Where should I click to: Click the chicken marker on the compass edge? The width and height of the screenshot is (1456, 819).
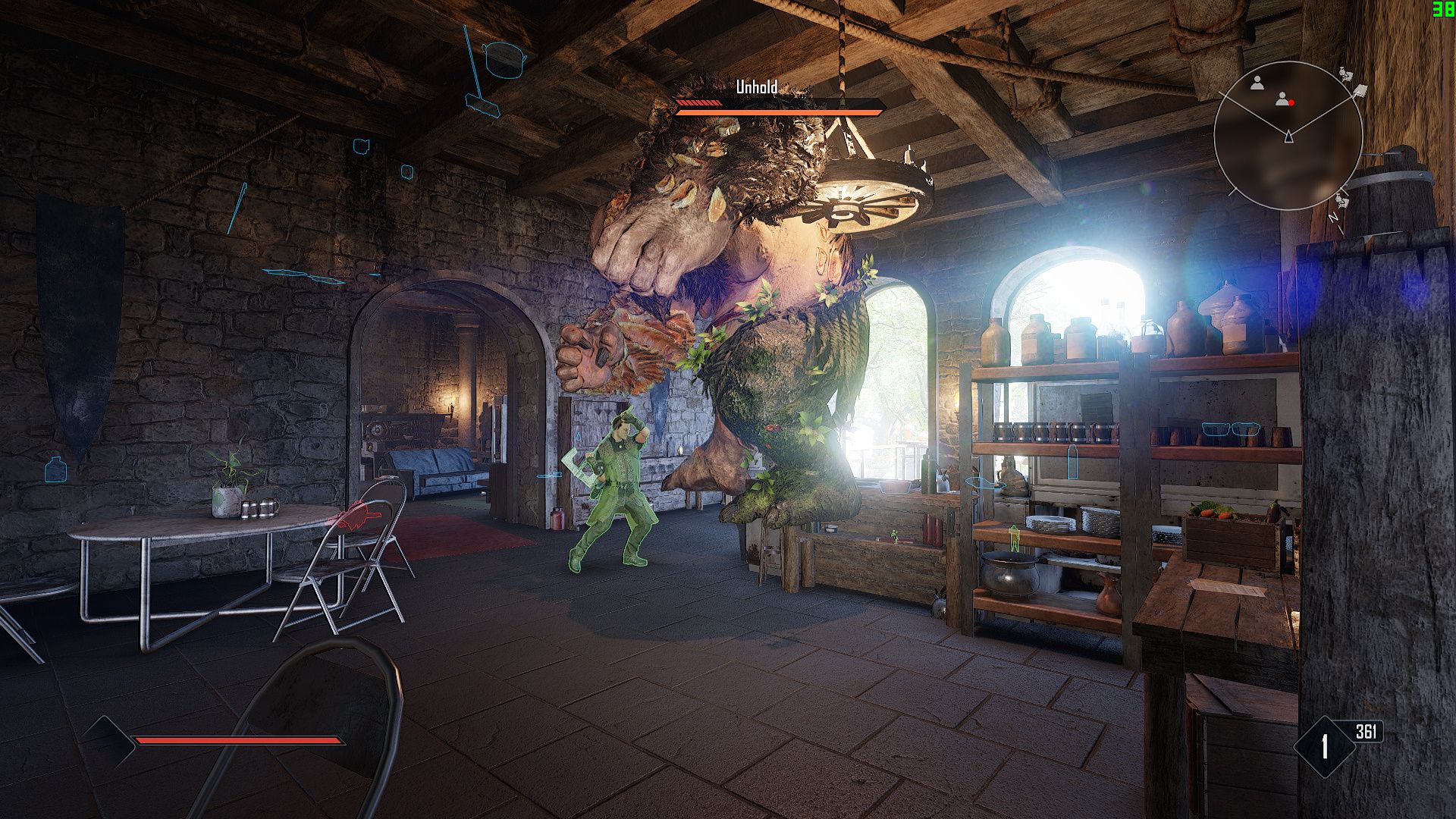click(x=1344, y=73)
